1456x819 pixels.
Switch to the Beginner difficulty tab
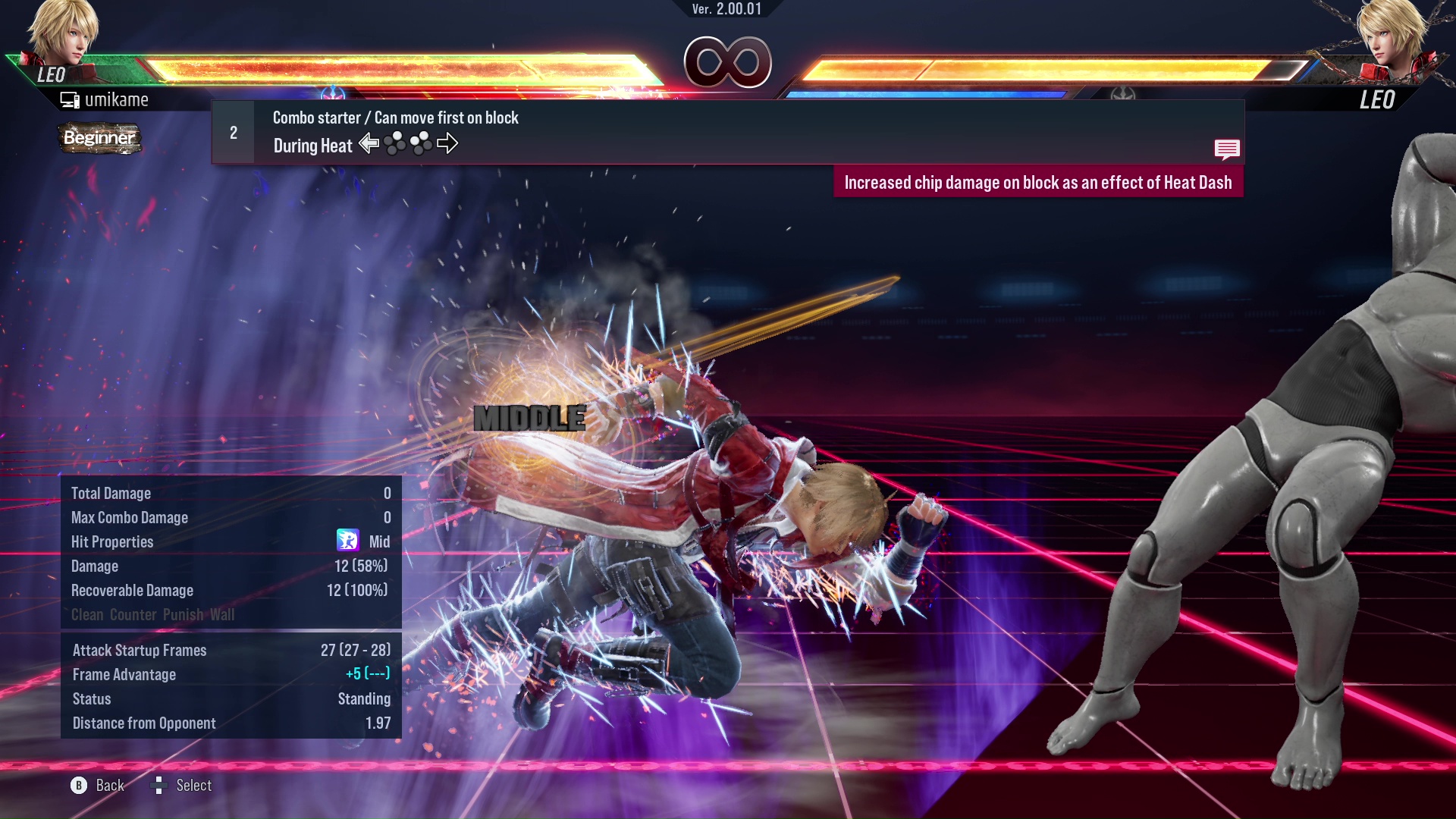click(x=99, y=139)
